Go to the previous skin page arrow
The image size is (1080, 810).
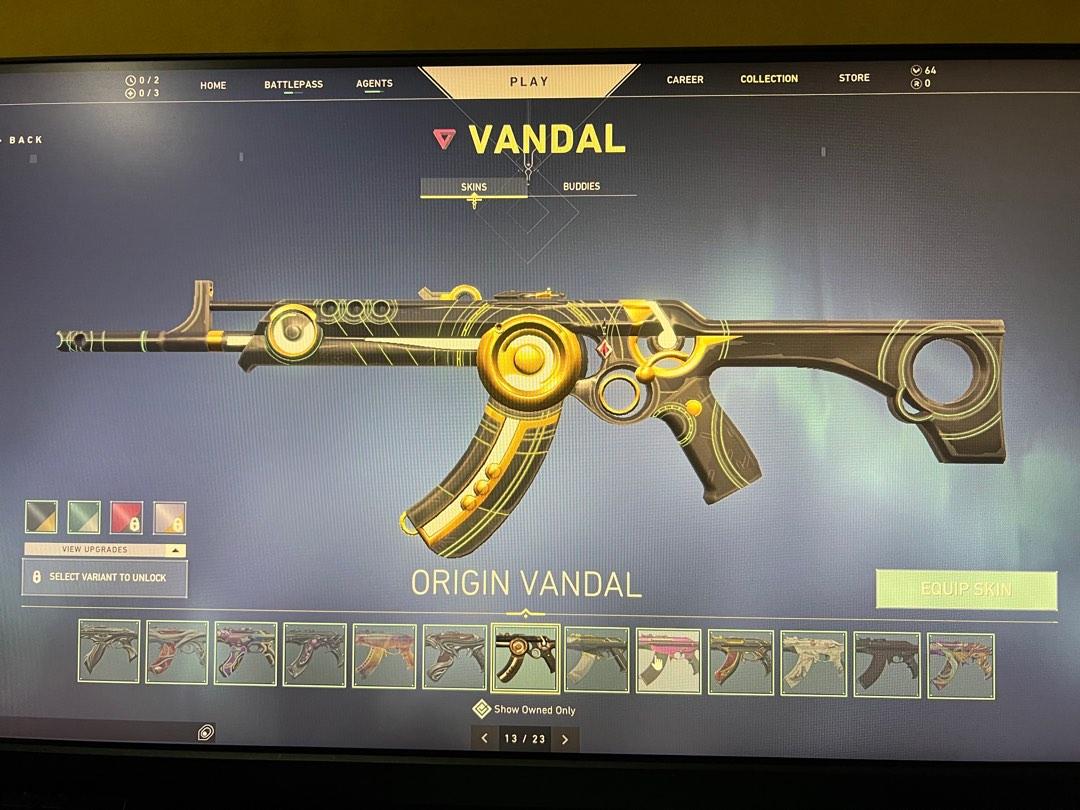pyautogui.click(x=485, y=739)
